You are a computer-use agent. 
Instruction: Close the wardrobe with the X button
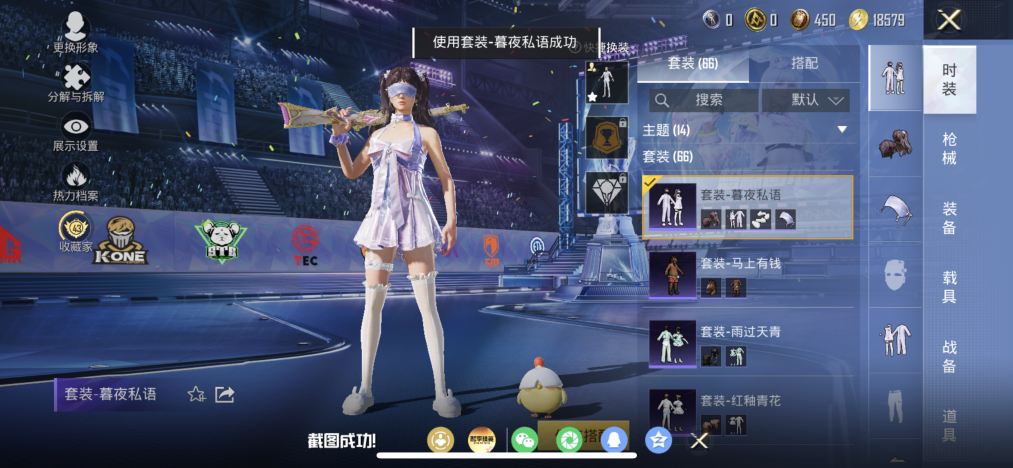pos(949,19)
